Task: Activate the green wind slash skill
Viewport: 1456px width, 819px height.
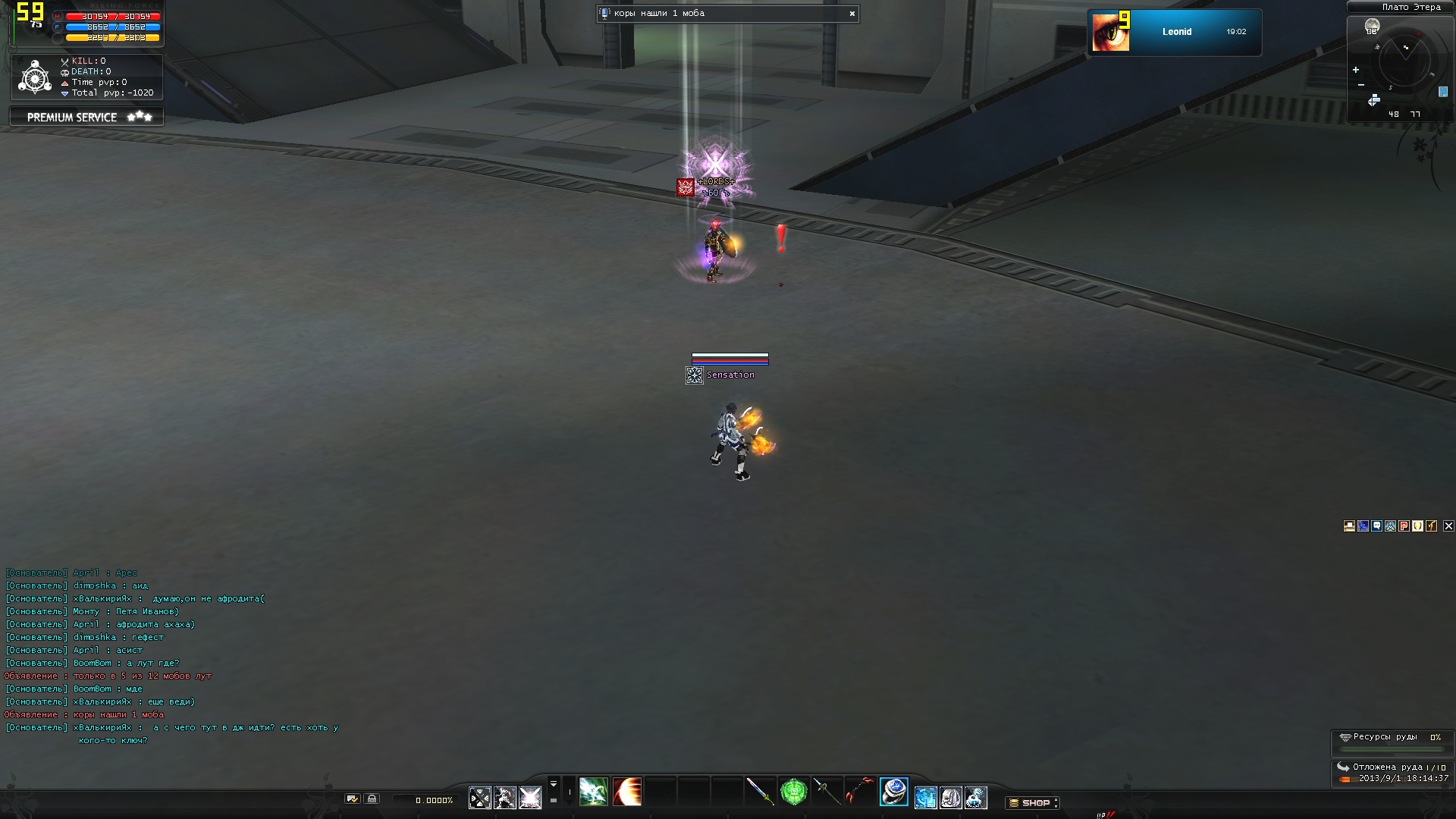Action: tap(593, 792)
